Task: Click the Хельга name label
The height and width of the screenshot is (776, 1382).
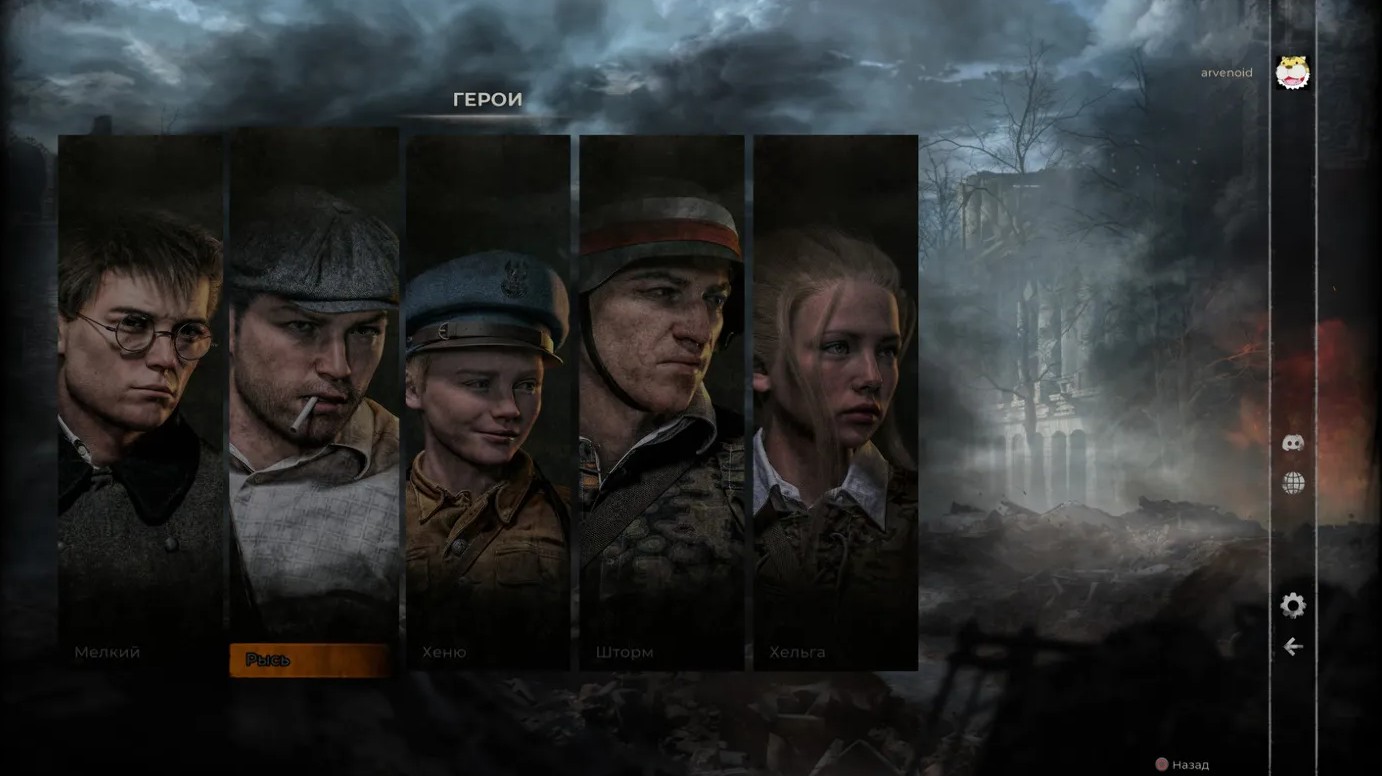Action: pos(796,651)
